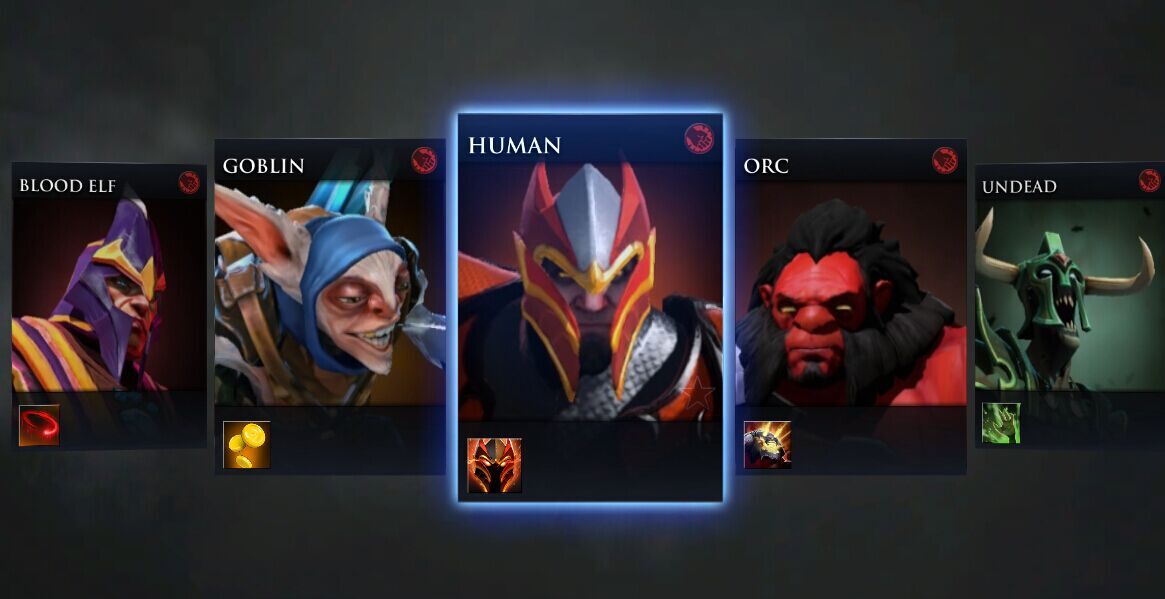The width and height of the screenshot is (1165, 599).
Task: Click the red emblem on the Undead card
Action: click(1149, 180)
